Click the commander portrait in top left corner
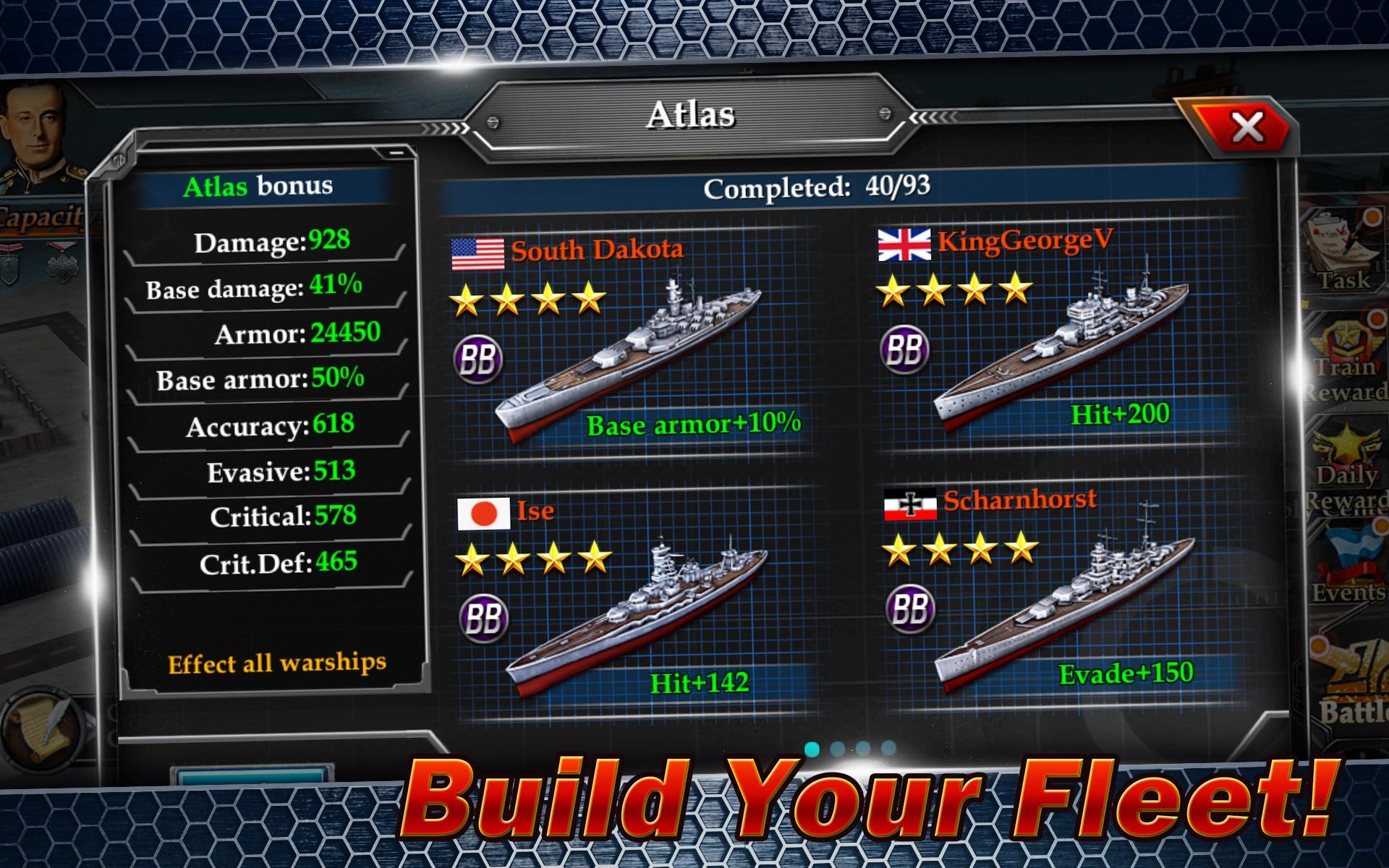Image resolution: width=1389 pixels, height=868 pixels. 34,124
